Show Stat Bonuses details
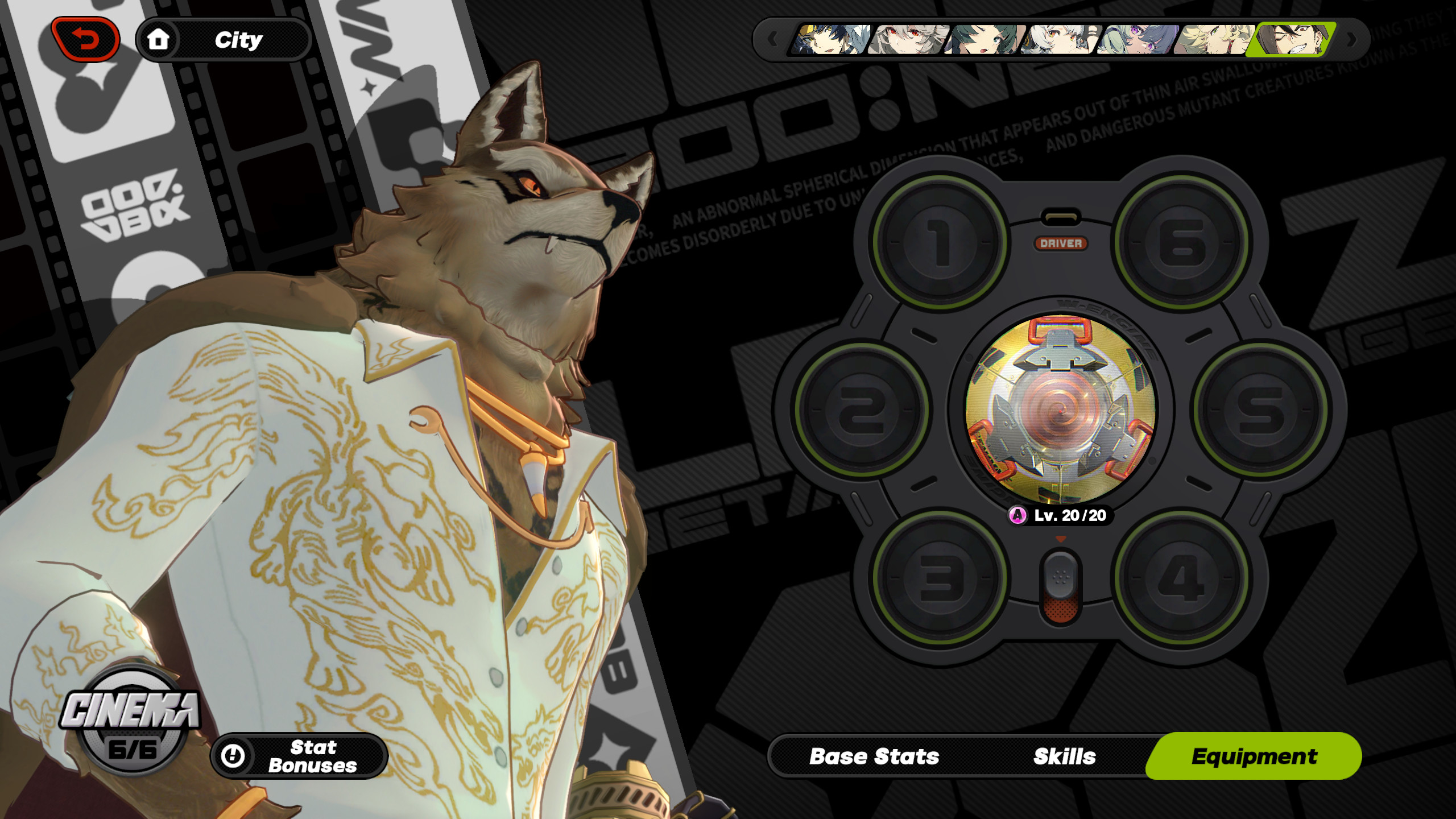The width and height of the screenshot is (1456, 819). pos(299,756)
